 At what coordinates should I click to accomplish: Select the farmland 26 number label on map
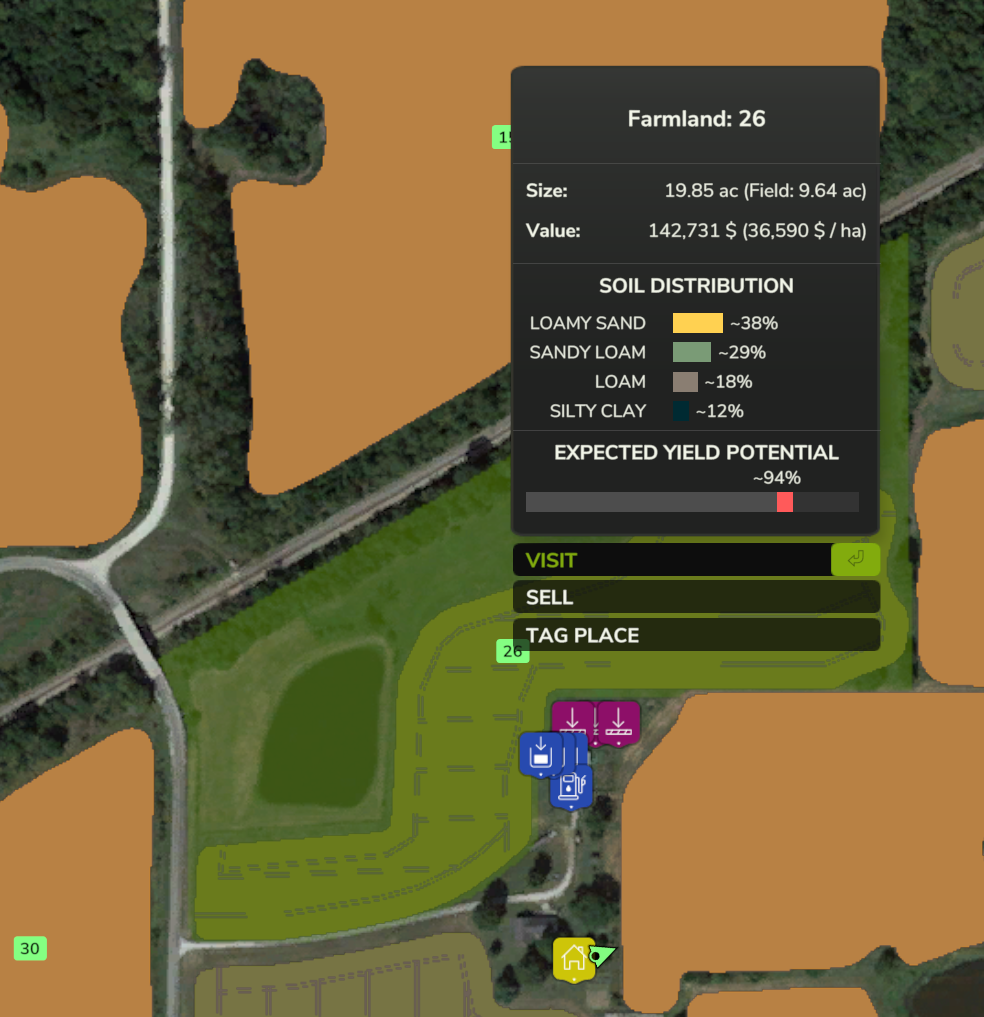[513, 652]
